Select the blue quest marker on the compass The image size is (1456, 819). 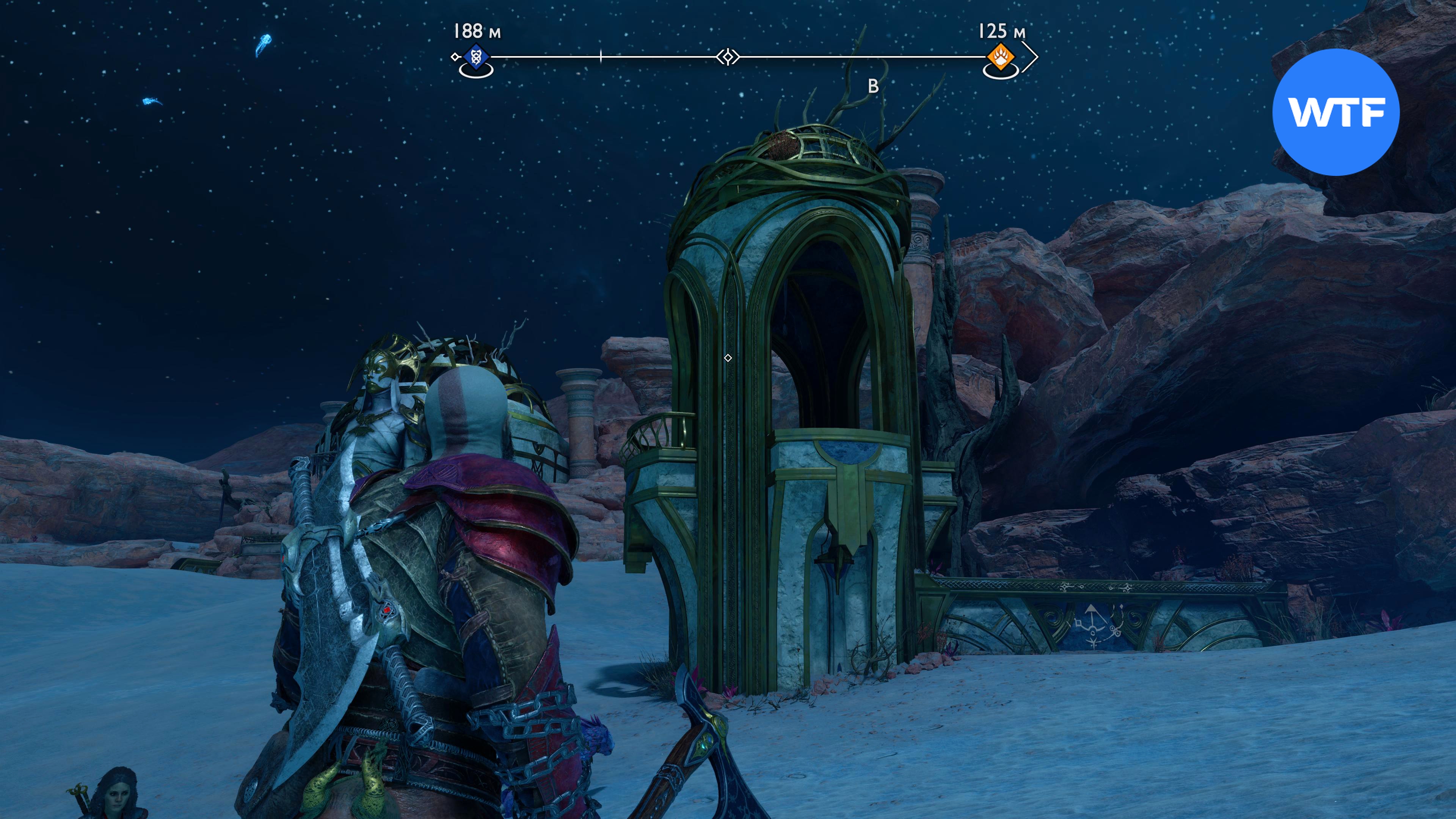coord(475,56)
